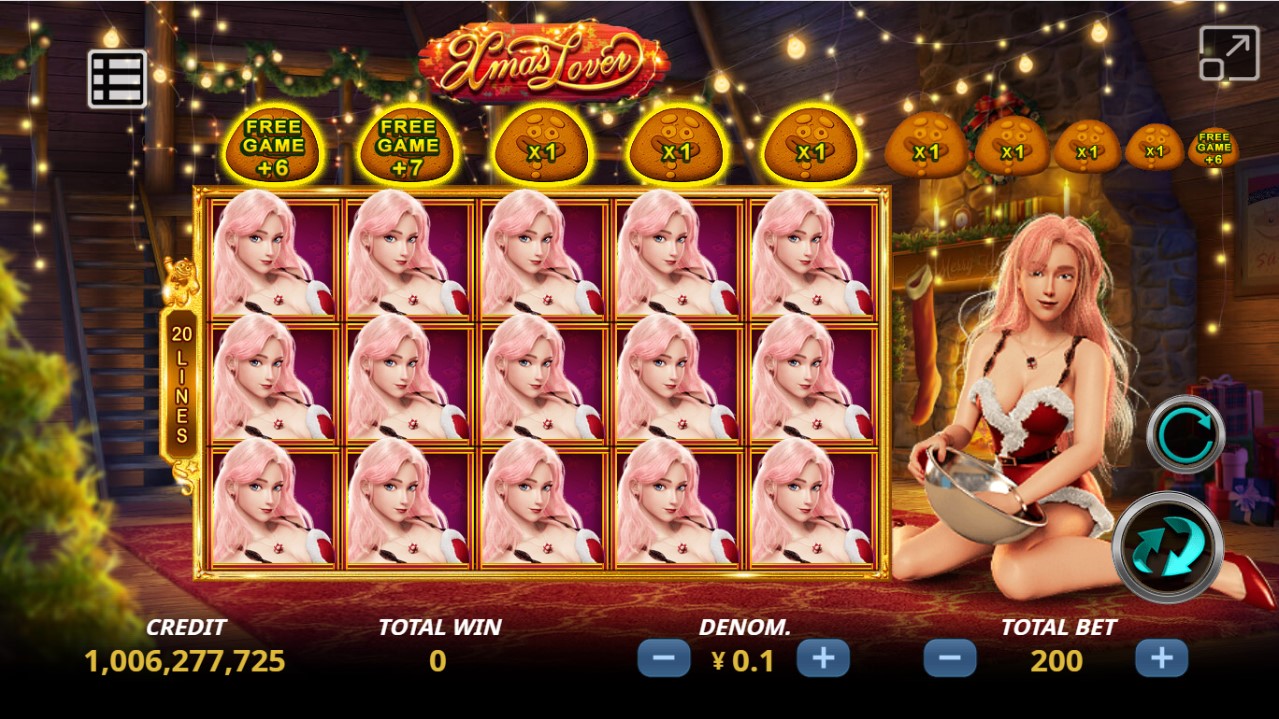Lower the total bet with minus
The height and width of the screenshot is (719, 1279).
click(x=950, y=659)
